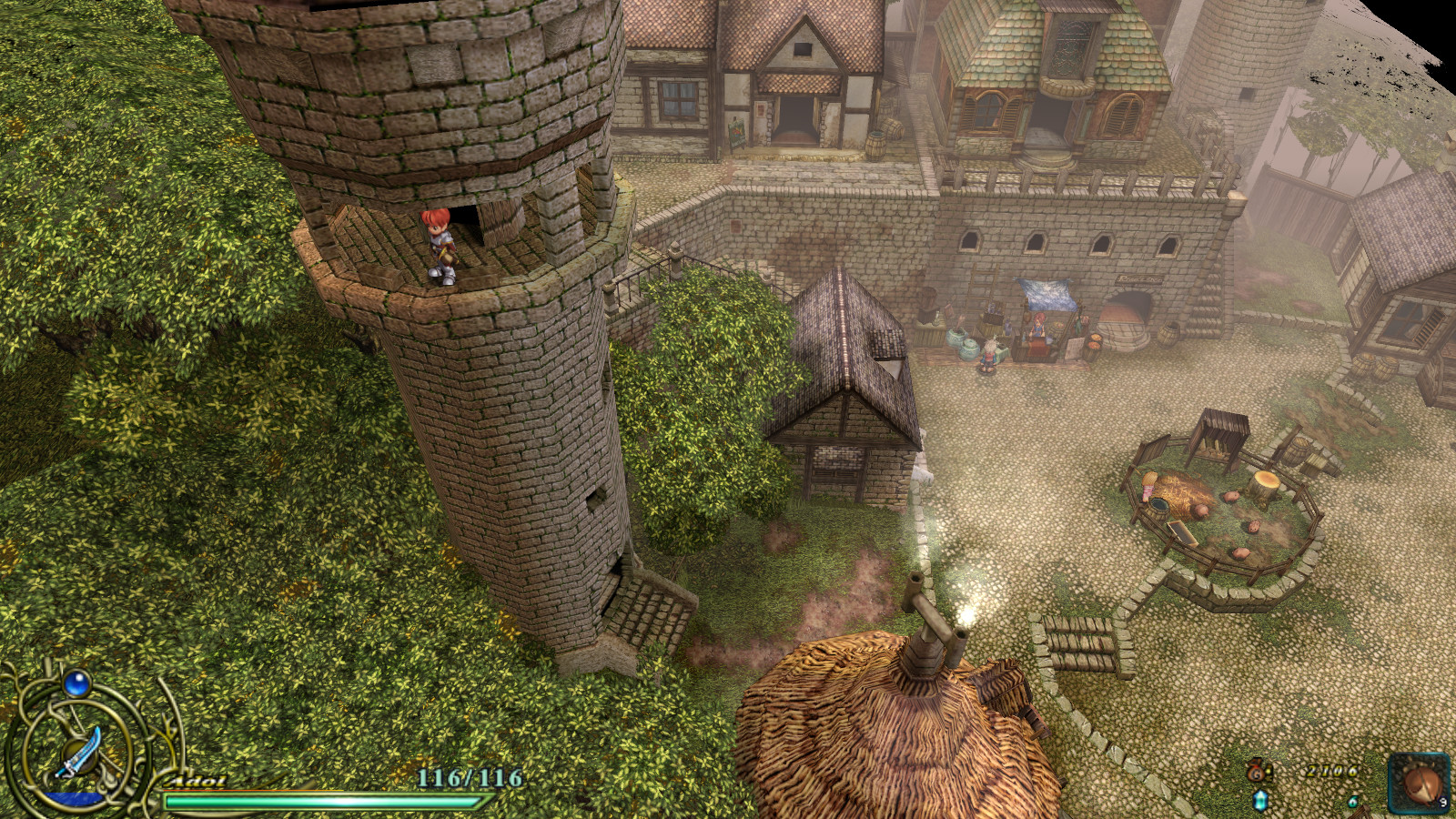Select the blue crescent gauge under the sword emblem

click(73, 799)
